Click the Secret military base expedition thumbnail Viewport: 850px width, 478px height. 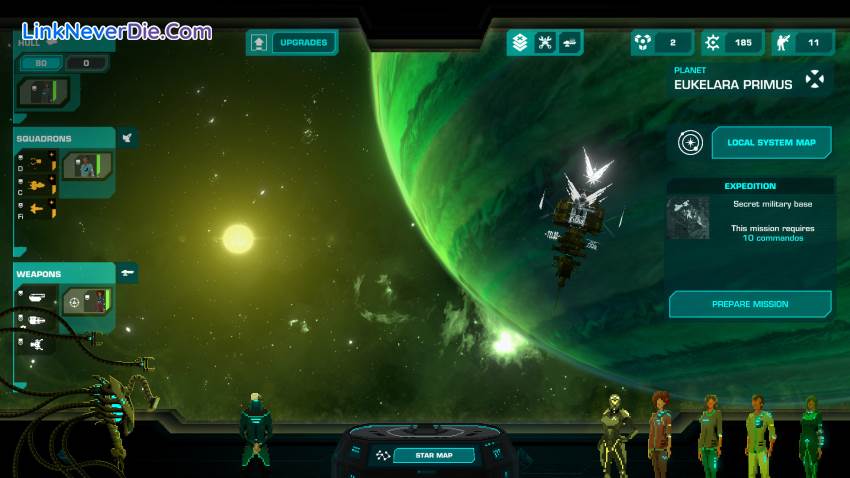click(x=688, y=216)
